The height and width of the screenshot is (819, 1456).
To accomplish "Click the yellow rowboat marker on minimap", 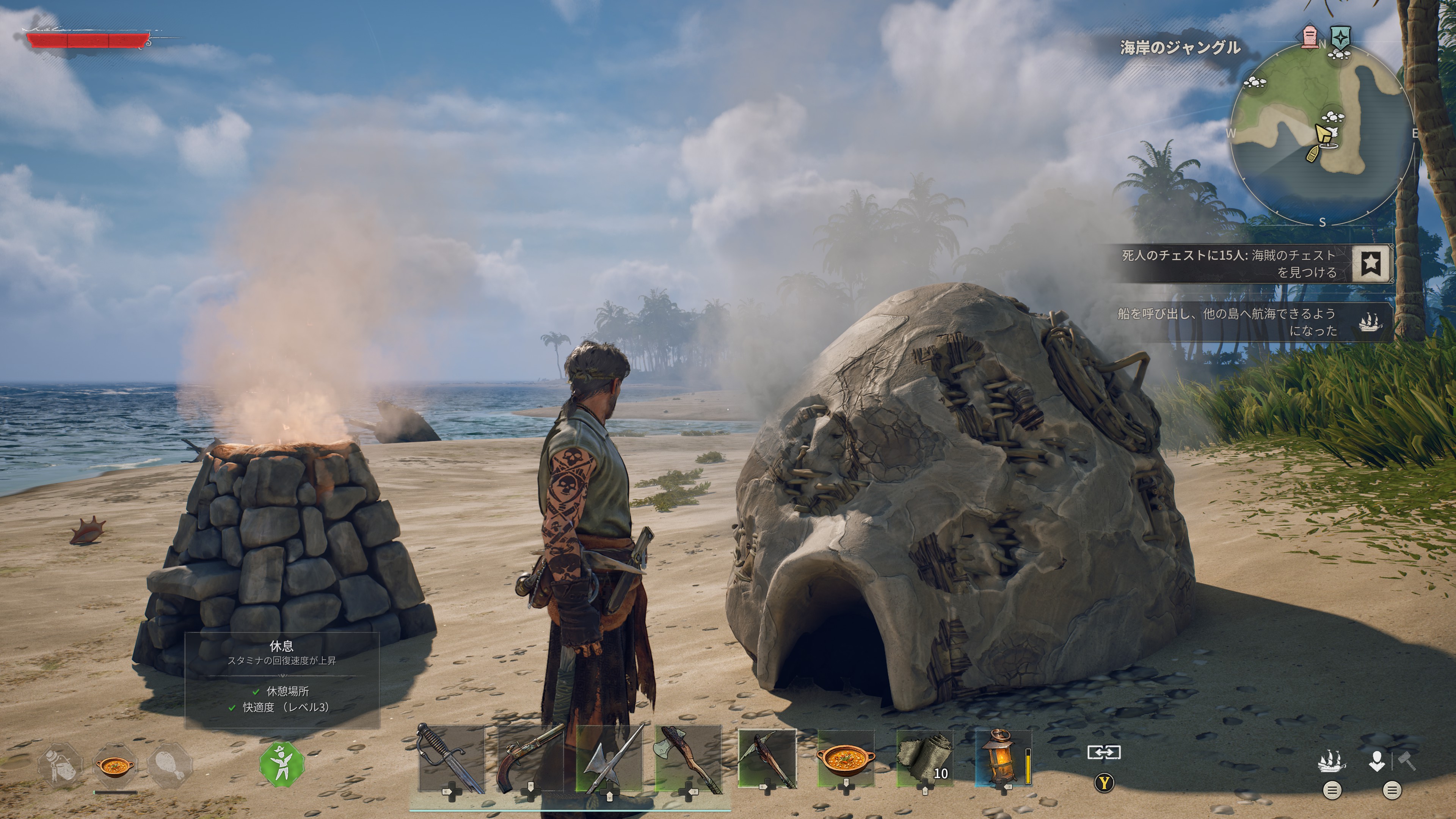I will point(1313,153).
